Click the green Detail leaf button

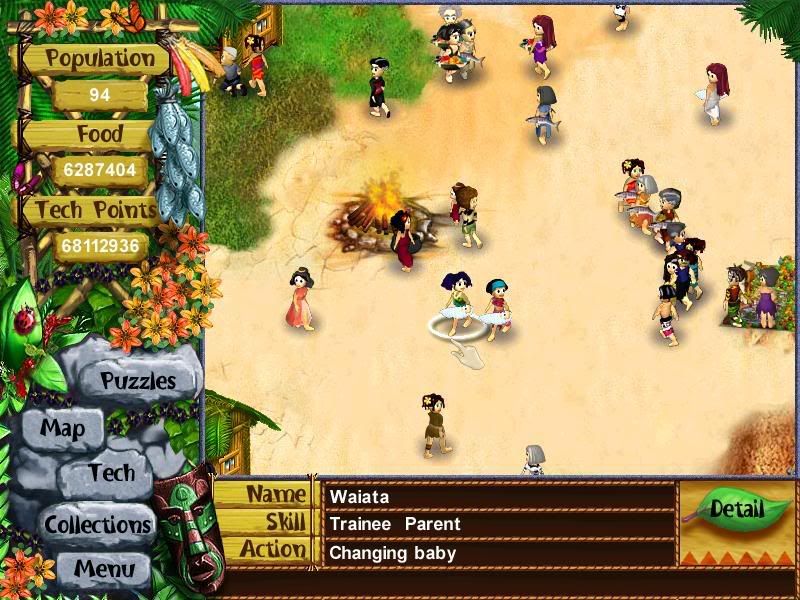tap(736, 510)
